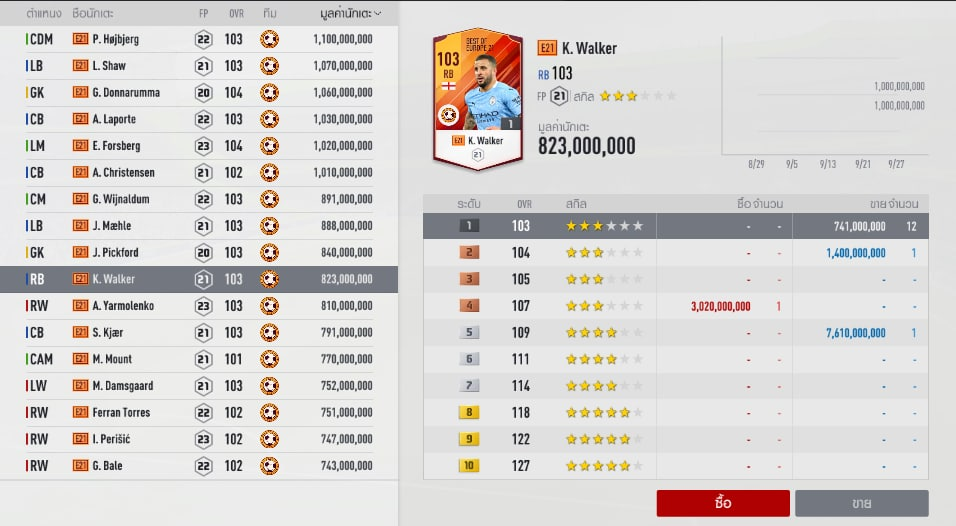Click the gray ขาย sell button
Image resolution: width=956 pixels, height=526 pixels.
[x=861, y=503]
